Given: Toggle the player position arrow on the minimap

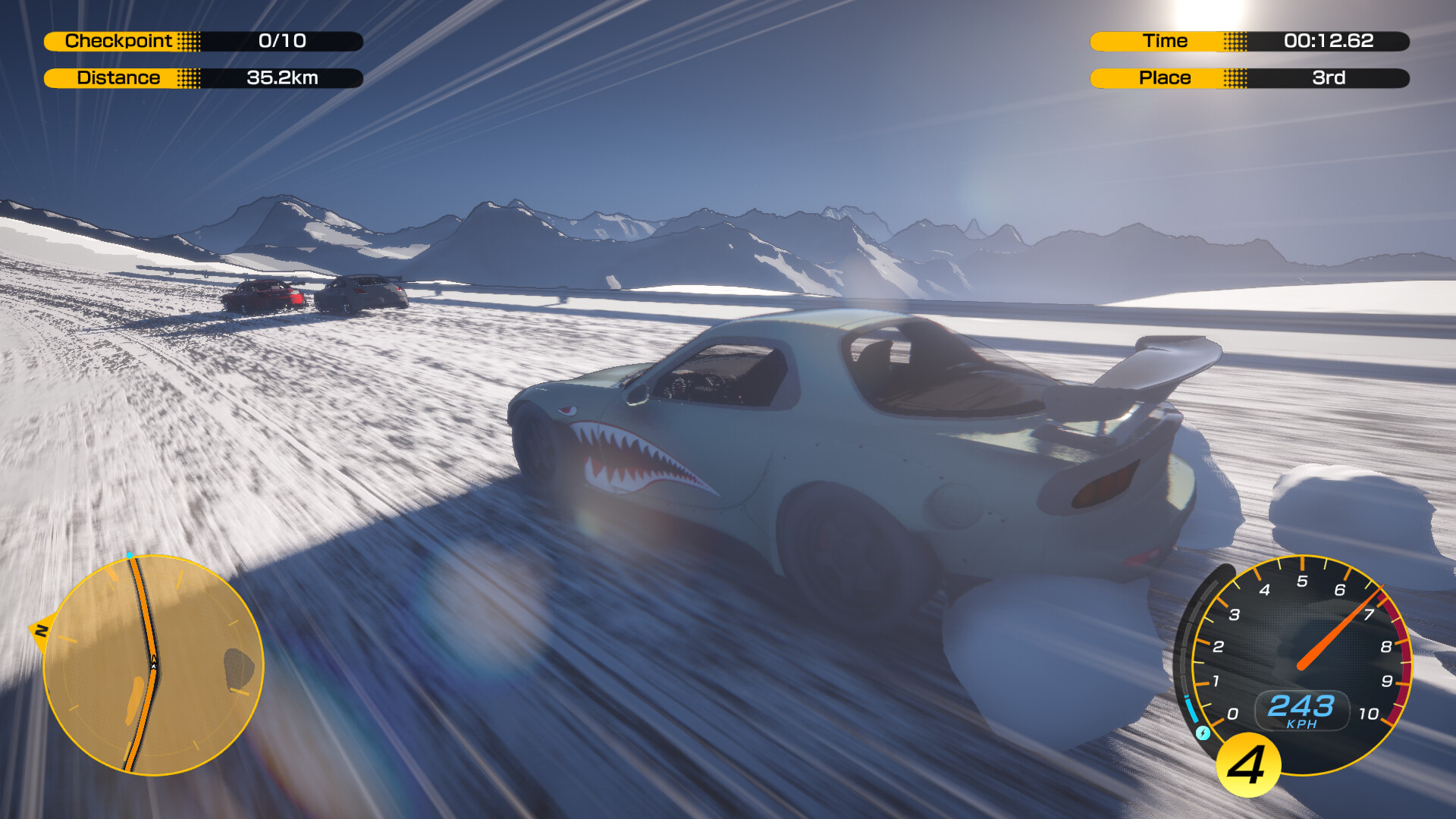Looking at the screenshot, I should [153, 666].
